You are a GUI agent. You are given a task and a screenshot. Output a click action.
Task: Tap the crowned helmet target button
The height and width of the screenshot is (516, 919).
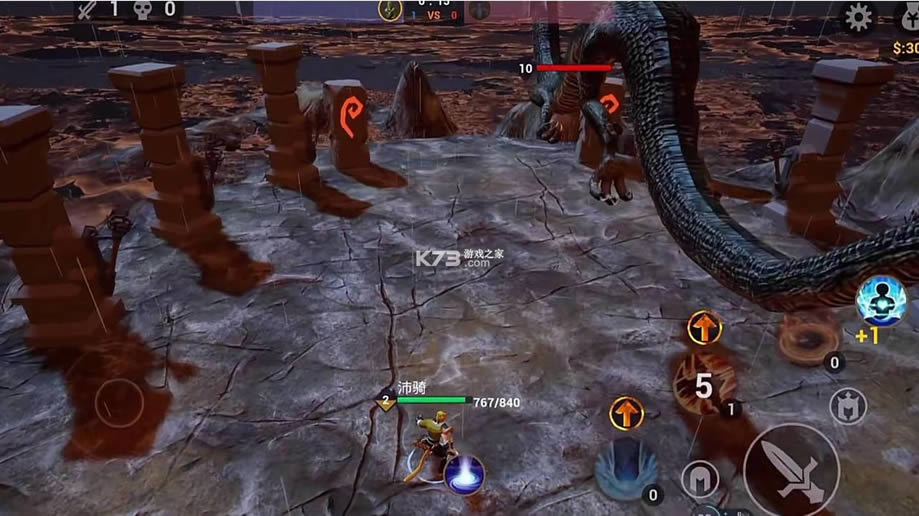click(x=848, y=406)
